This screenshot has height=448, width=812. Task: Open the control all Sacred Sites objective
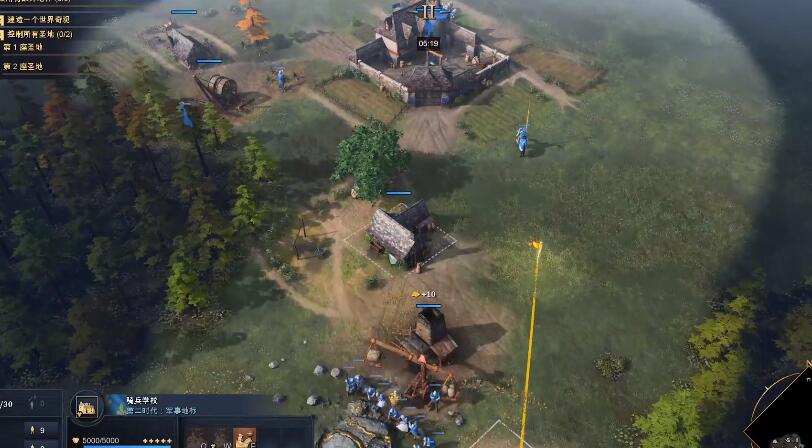click(x=40, y=34)
